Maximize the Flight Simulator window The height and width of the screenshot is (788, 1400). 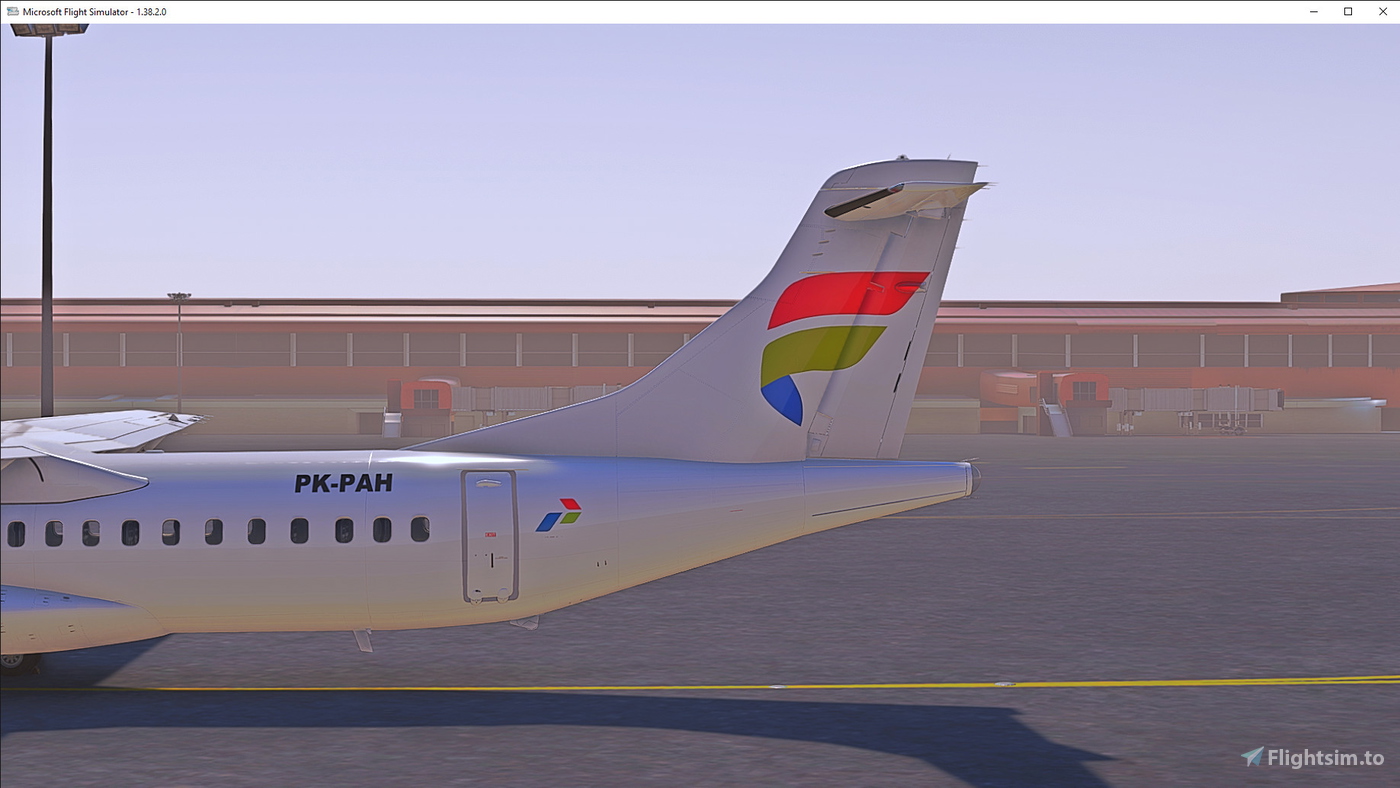coord(1348,11)
